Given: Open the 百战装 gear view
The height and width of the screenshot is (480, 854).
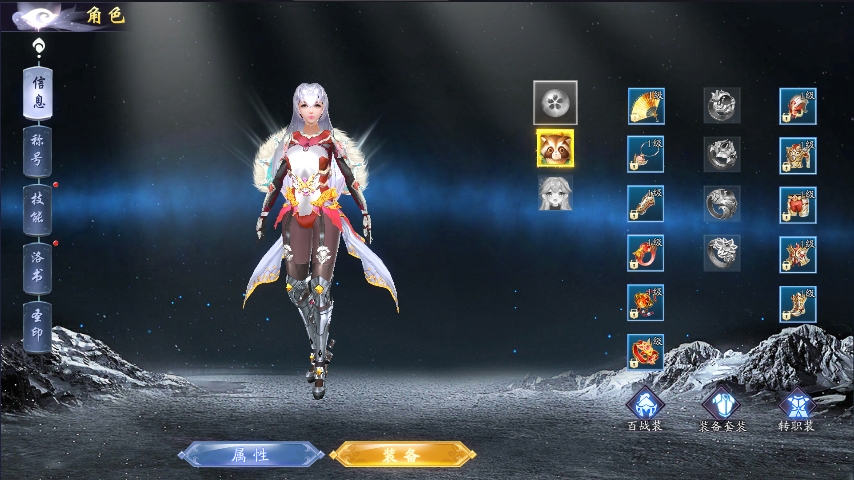Looking at the screenshot, I should coord(645,406).
